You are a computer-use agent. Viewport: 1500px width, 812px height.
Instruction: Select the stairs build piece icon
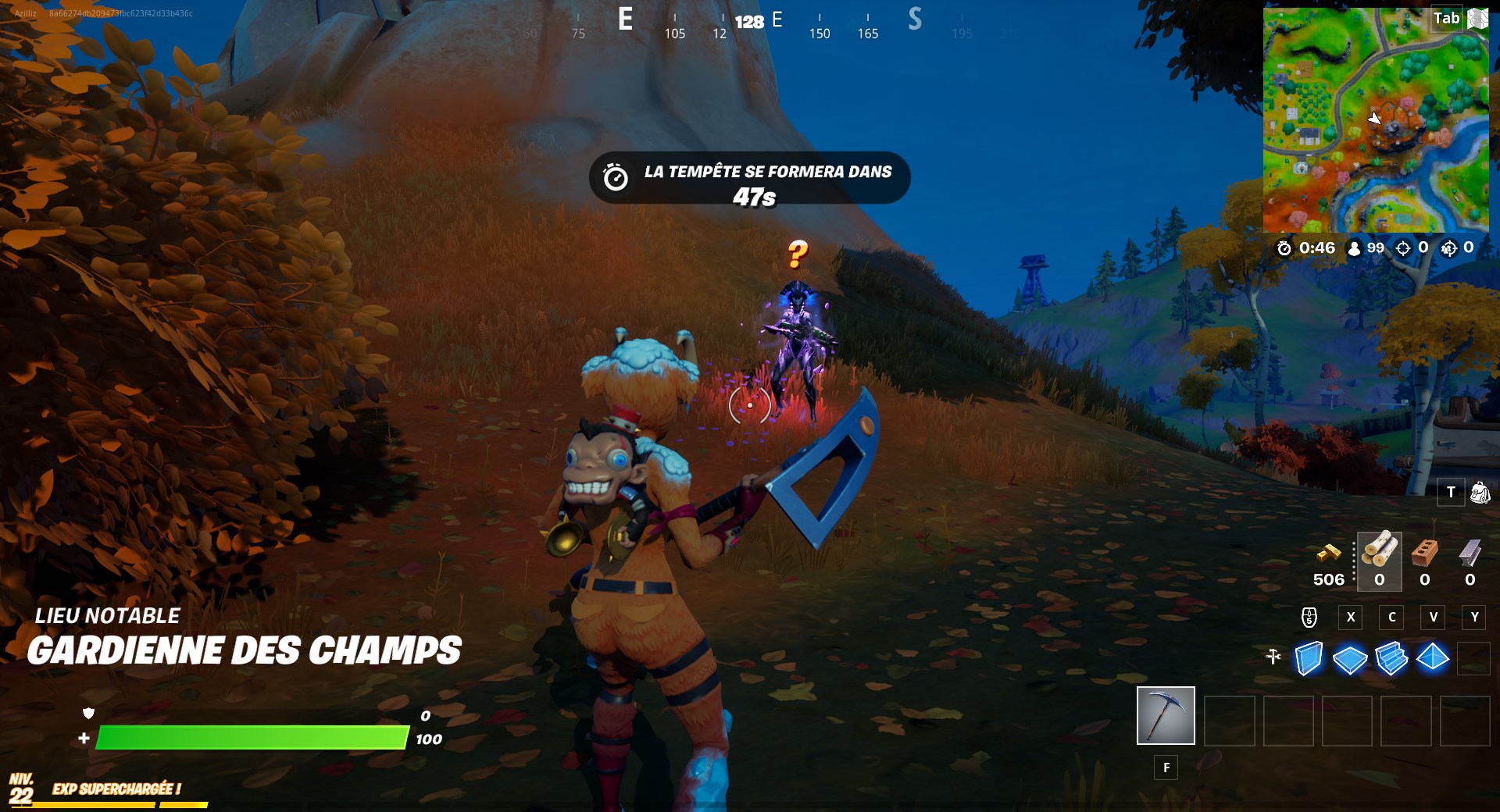click(1392, 660)
